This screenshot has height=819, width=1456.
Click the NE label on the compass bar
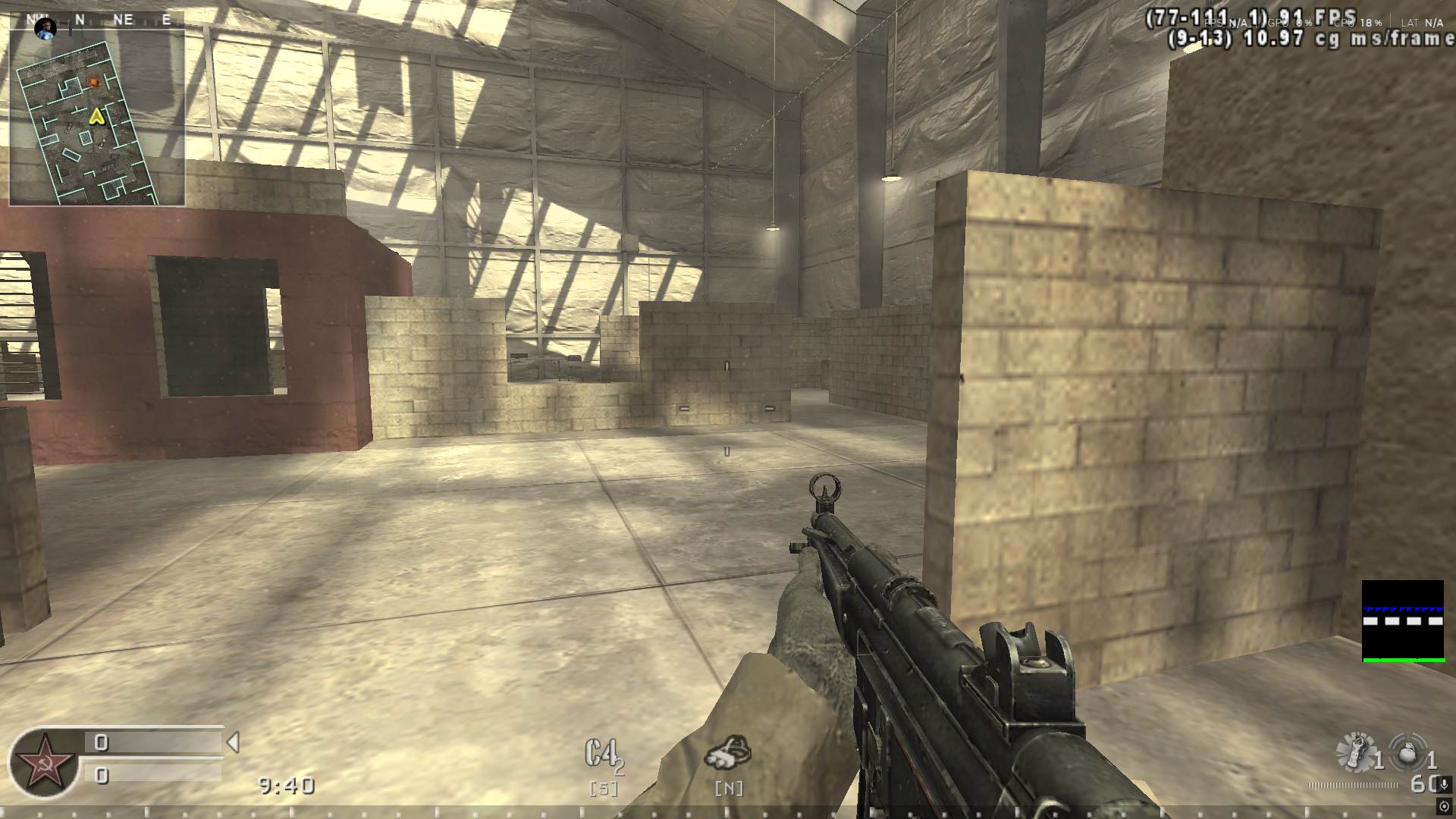(123, 20)
